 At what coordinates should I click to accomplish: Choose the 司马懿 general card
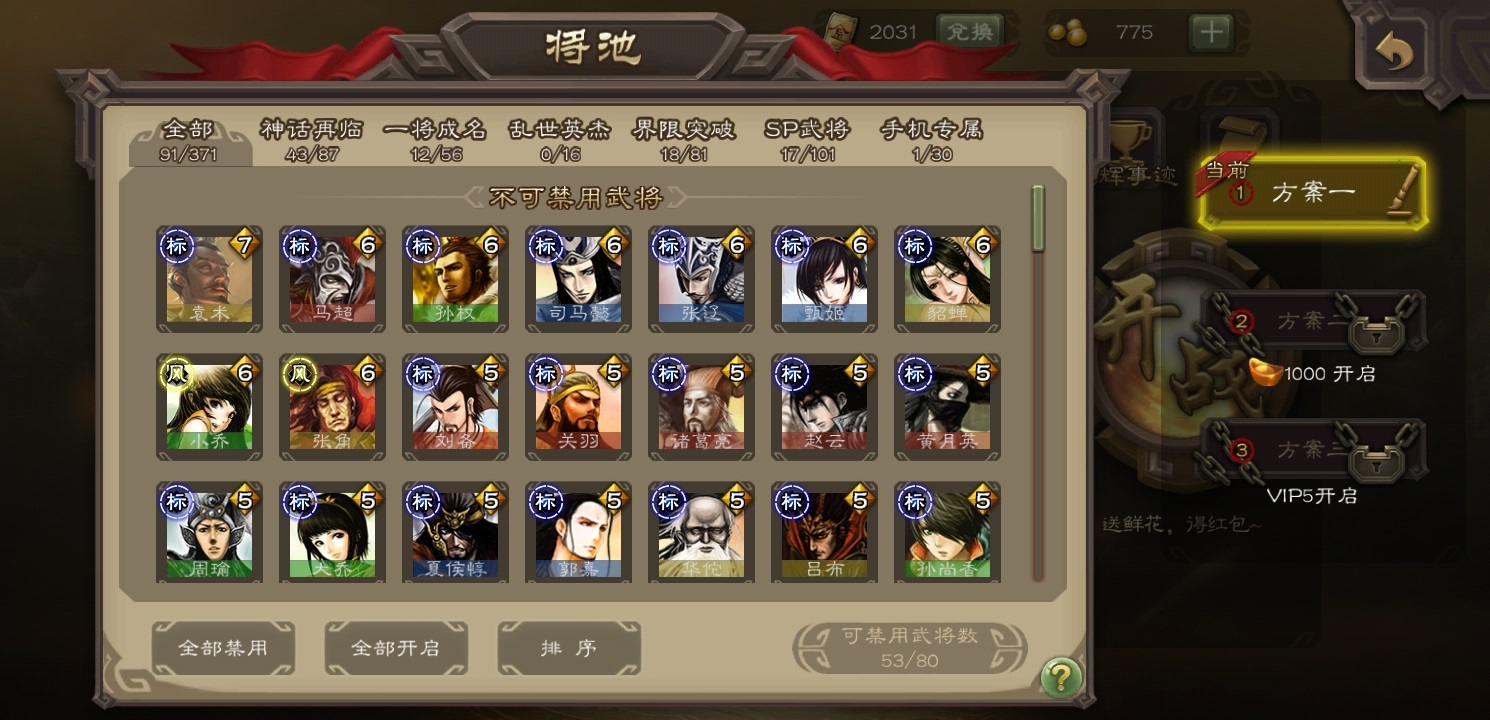pos(578,279)
